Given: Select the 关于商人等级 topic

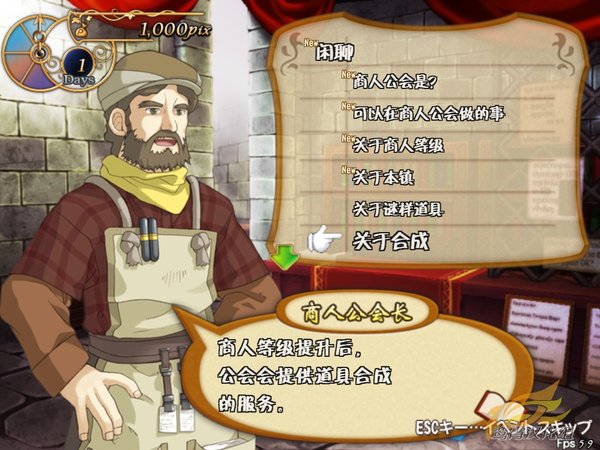Looking at the screenshot, I should click(x=398, y=146).
